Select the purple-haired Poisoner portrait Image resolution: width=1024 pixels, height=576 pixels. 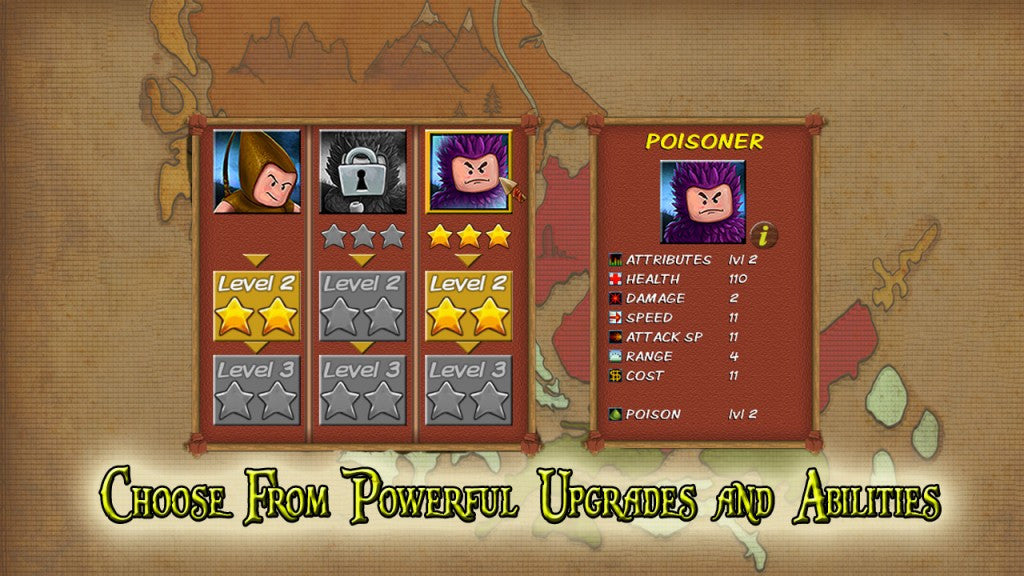(x=469, y=171)
